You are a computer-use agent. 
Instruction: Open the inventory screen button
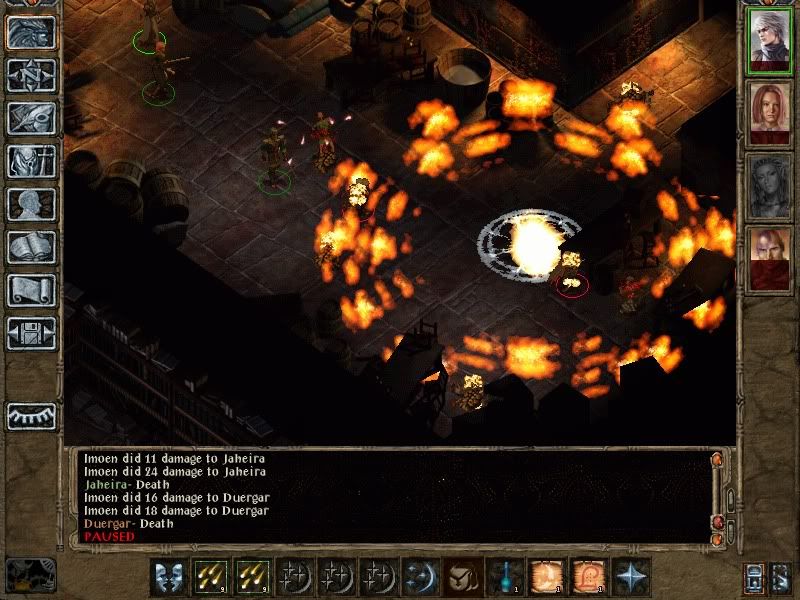click(31, 161)
